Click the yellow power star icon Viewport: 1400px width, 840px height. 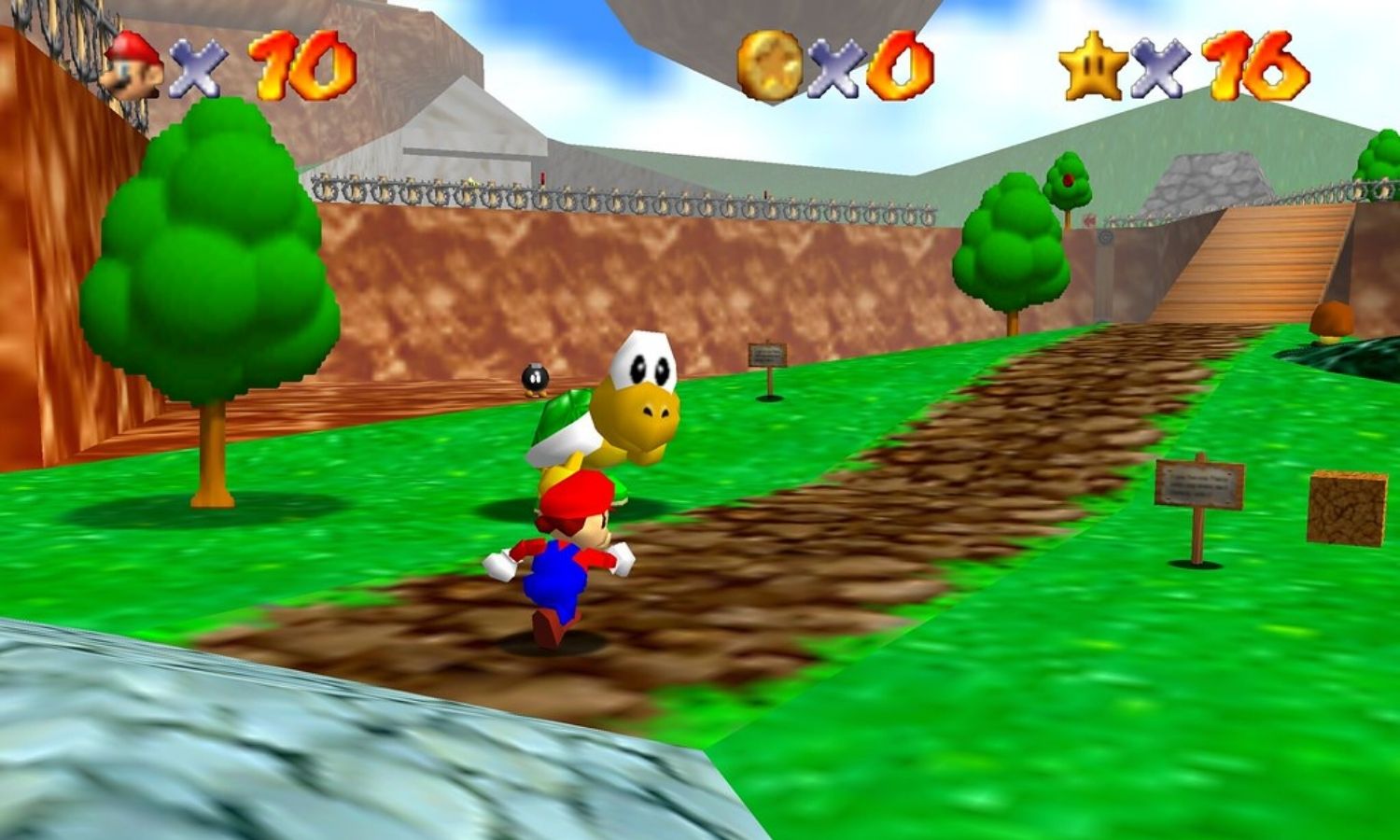(1094, 65)
